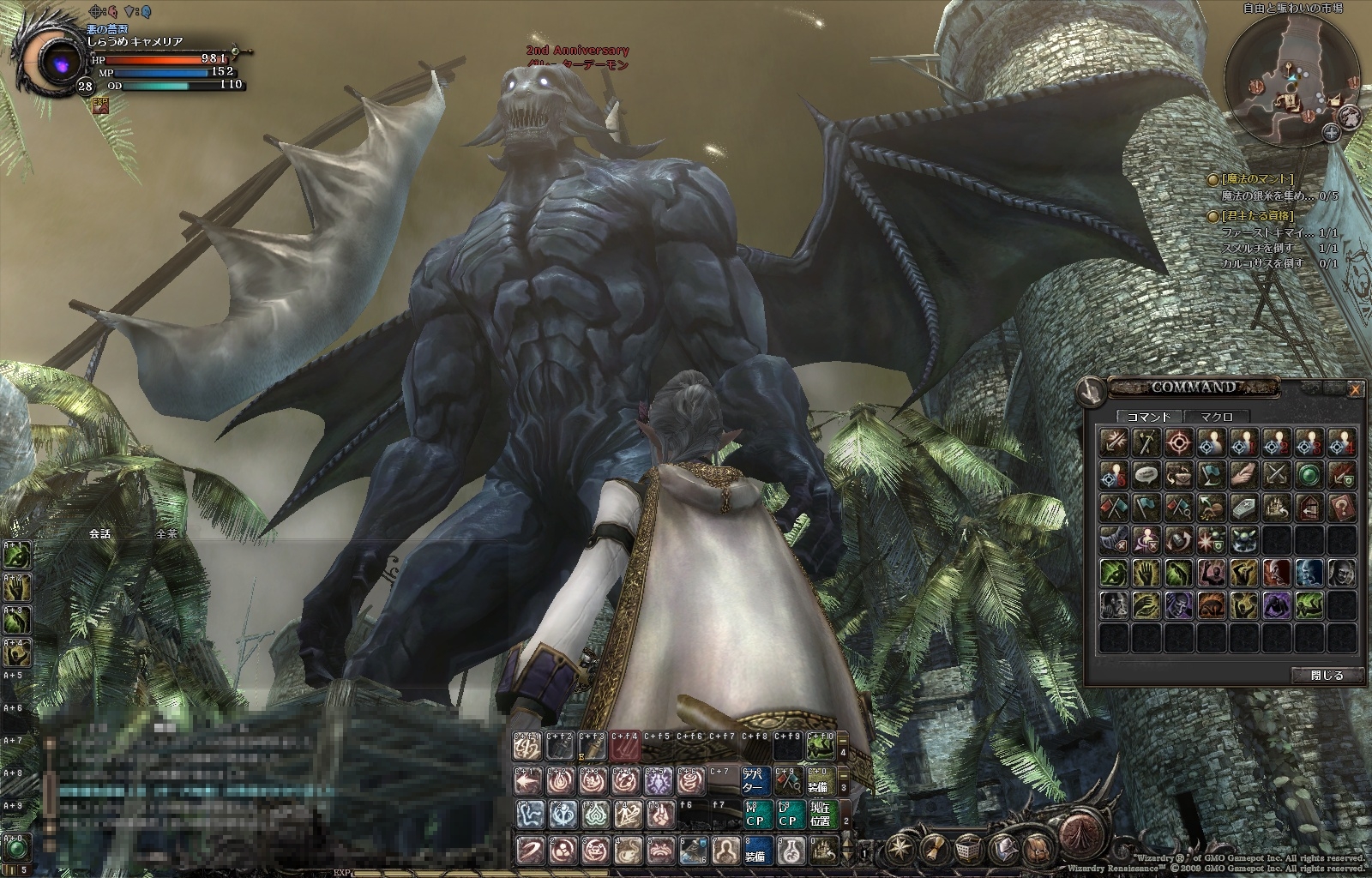Select the コマンド tab
This screenshot has width=1372, height=878.
[x=1148, y=416]
